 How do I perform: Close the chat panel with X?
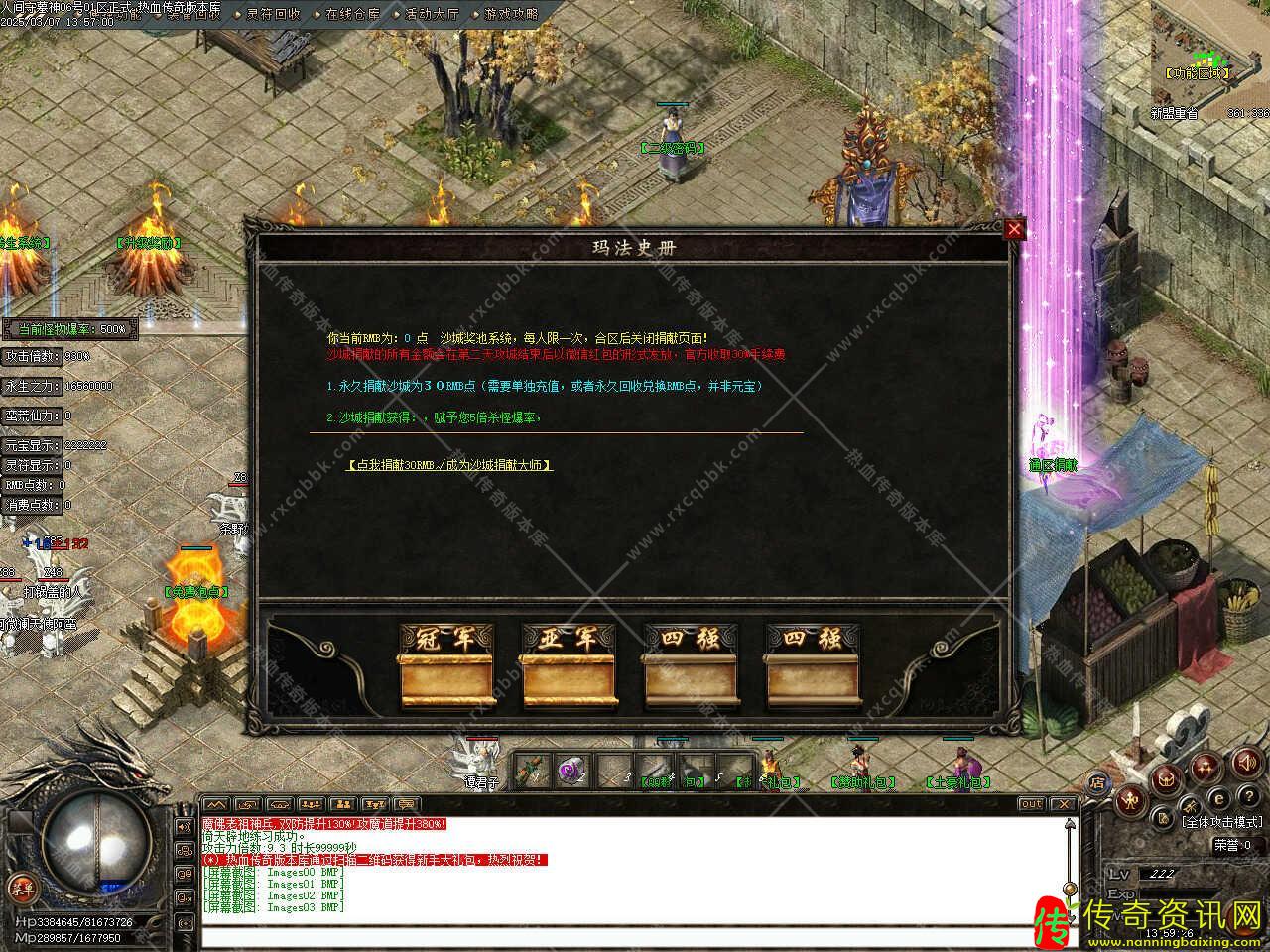pos(1063,804)
